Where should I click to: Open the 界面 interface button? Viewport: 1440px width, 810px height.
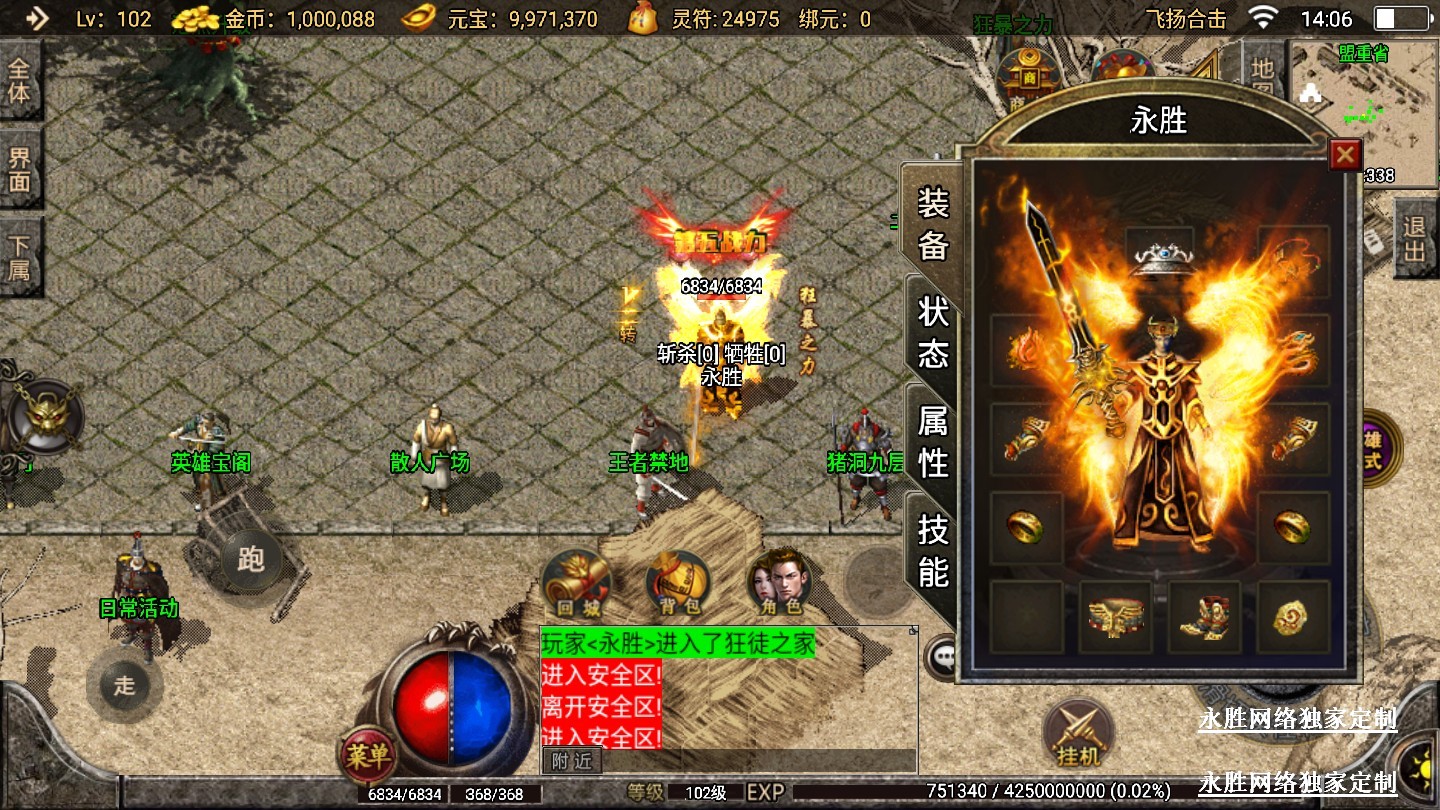click(20, 169)
